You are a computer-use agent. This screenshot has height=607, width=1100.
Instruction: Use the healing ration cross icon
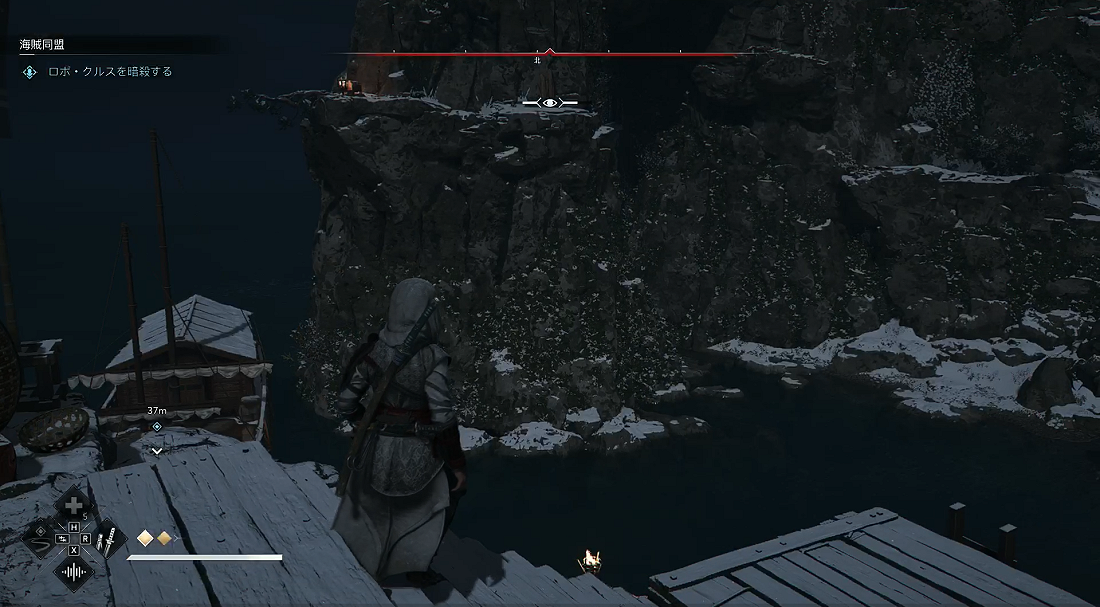click(x=73, y=506)
